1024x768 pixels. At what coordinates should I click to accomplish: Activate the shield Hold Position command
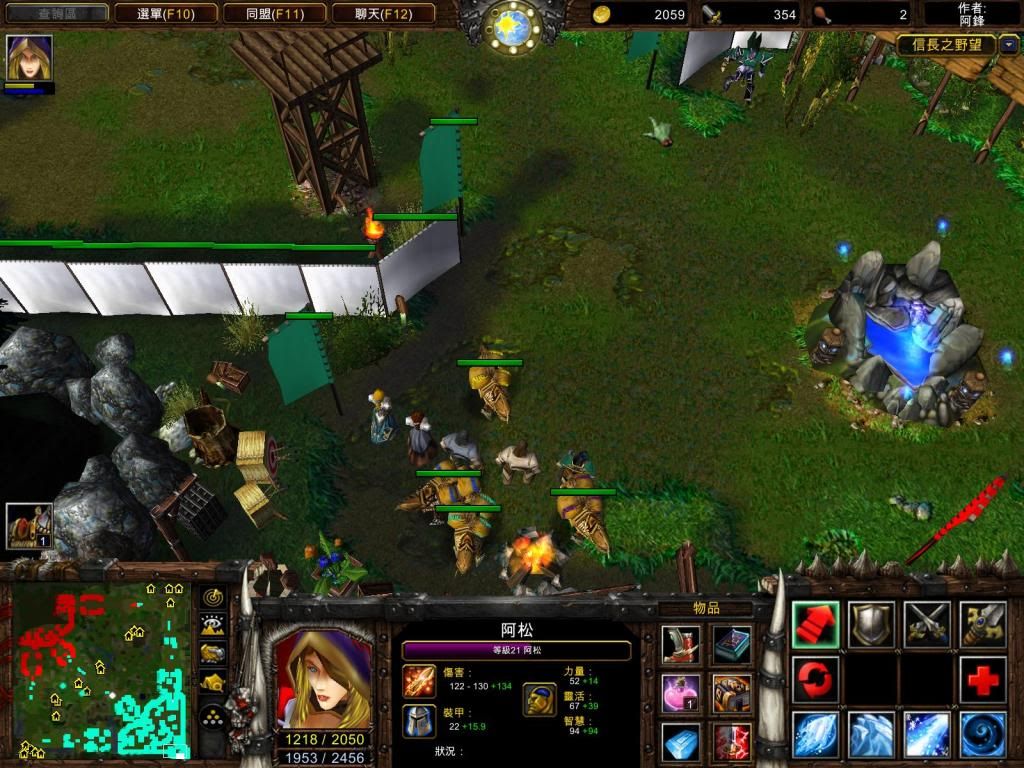pos(871,624)
